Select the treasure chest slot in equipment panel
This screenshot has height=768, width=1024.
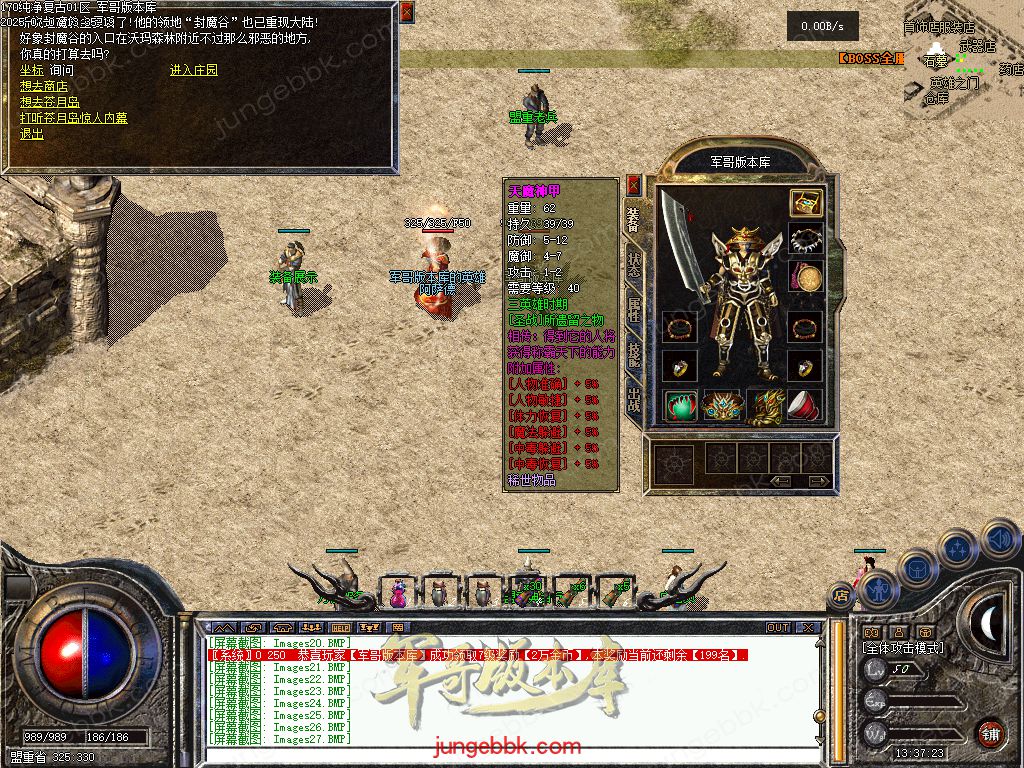(x=805, y=203)
